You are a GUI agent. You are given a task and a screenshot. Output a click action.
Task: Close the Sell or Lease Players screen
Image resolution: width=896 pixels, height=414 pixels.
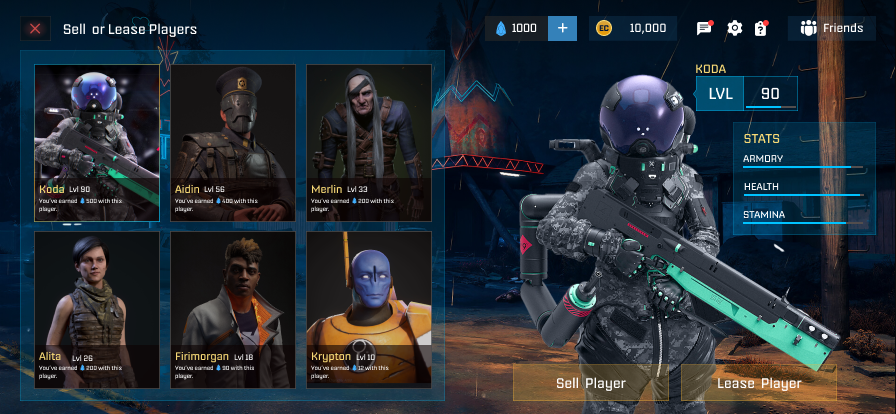coord(35,29)
